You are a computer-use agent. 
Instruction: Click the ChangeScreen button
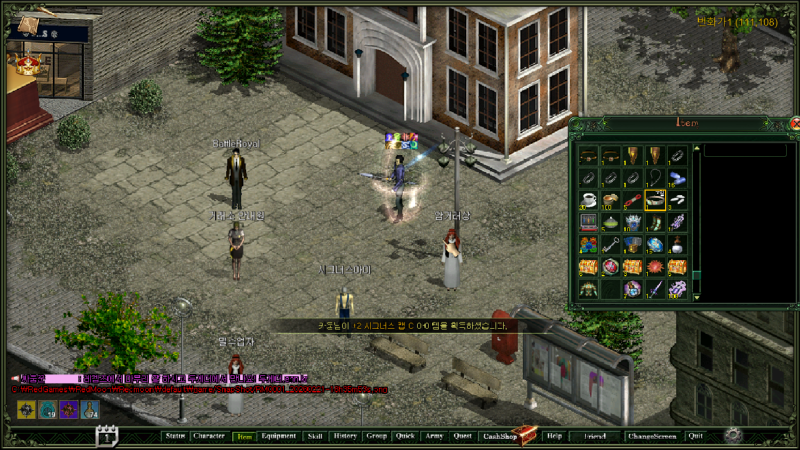tap(652, 436)
